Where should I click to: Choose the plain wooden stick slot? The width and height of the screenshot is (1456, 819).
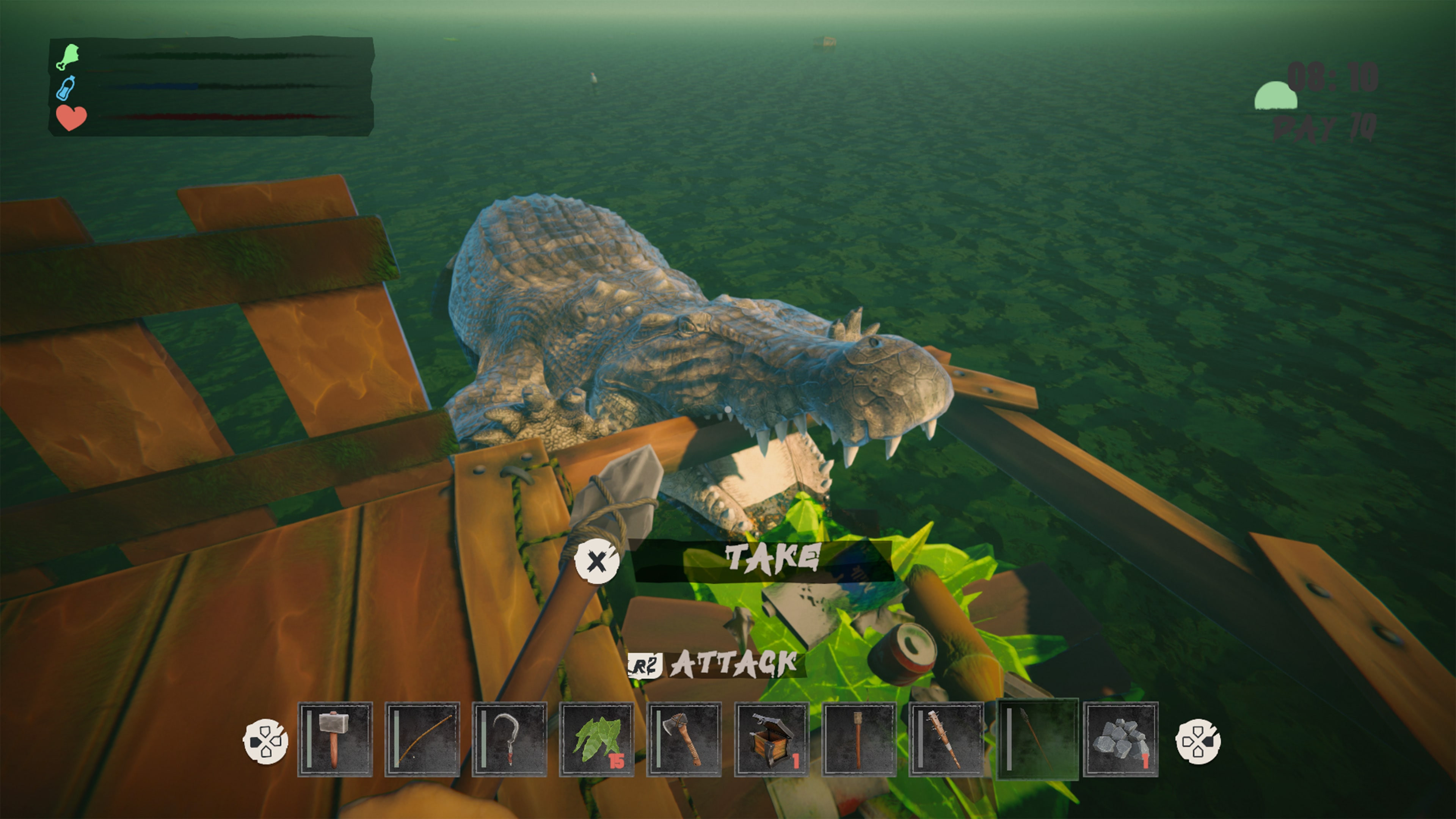[x=858, y=739]
